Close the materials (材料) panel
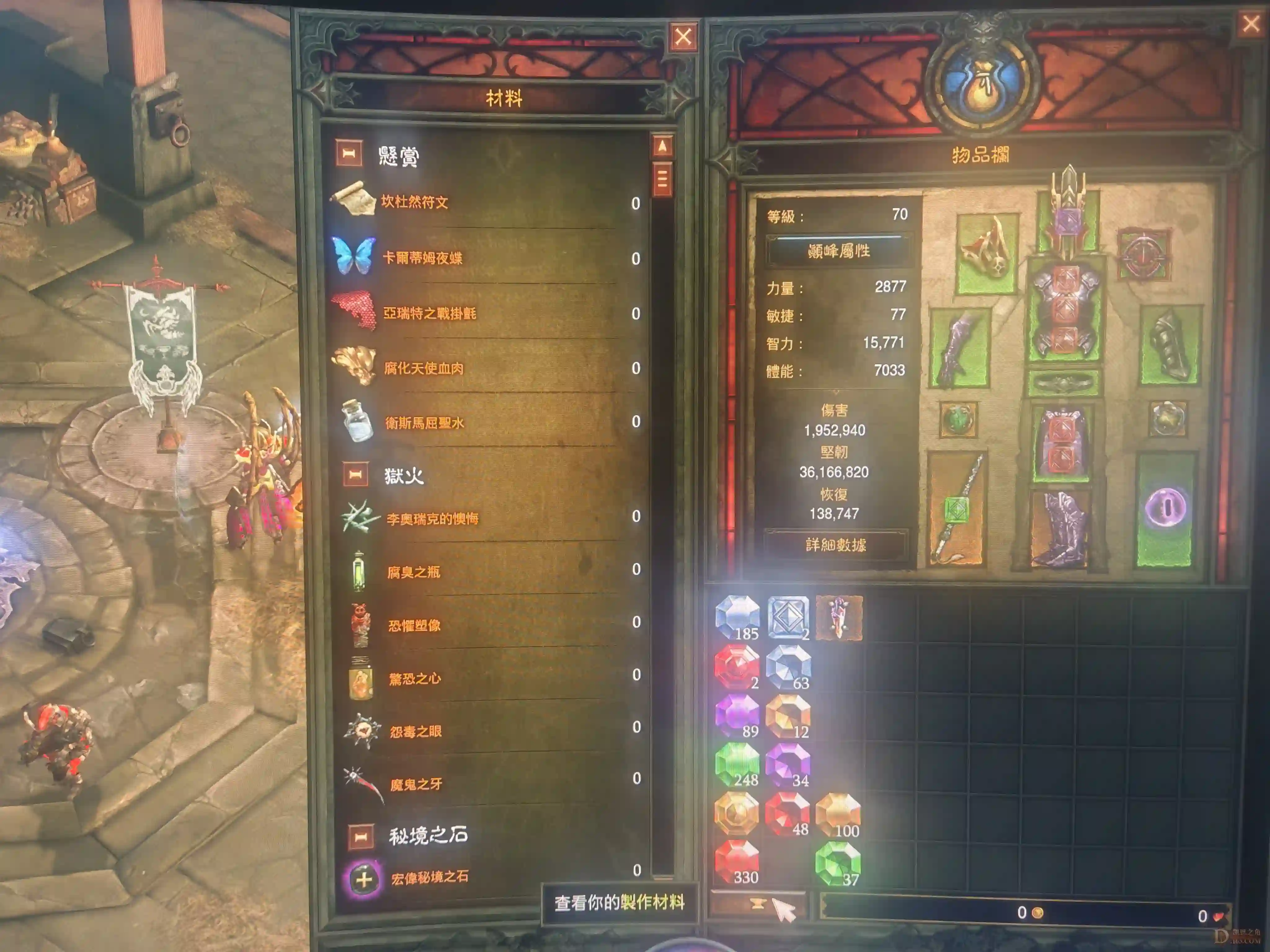 click(683, 37)
